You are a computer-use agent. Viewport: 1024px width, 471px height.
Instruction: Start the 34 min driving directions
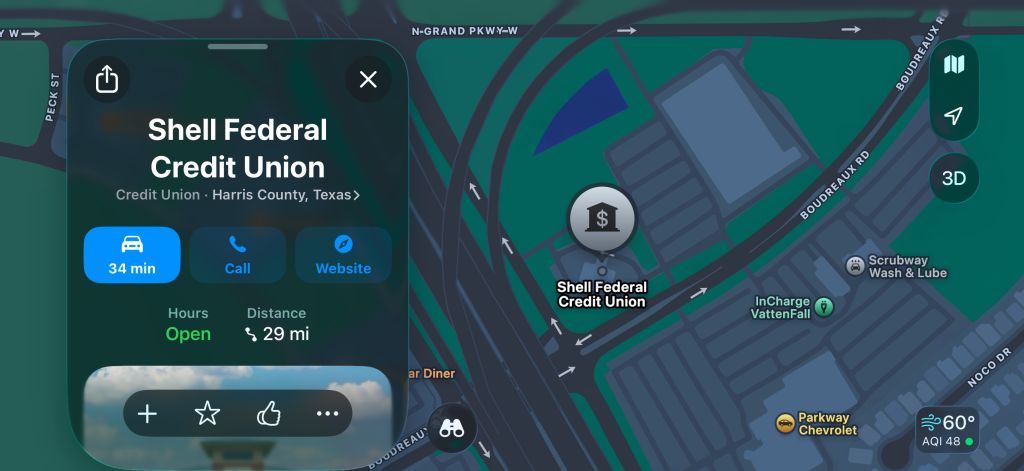(132, 255)
